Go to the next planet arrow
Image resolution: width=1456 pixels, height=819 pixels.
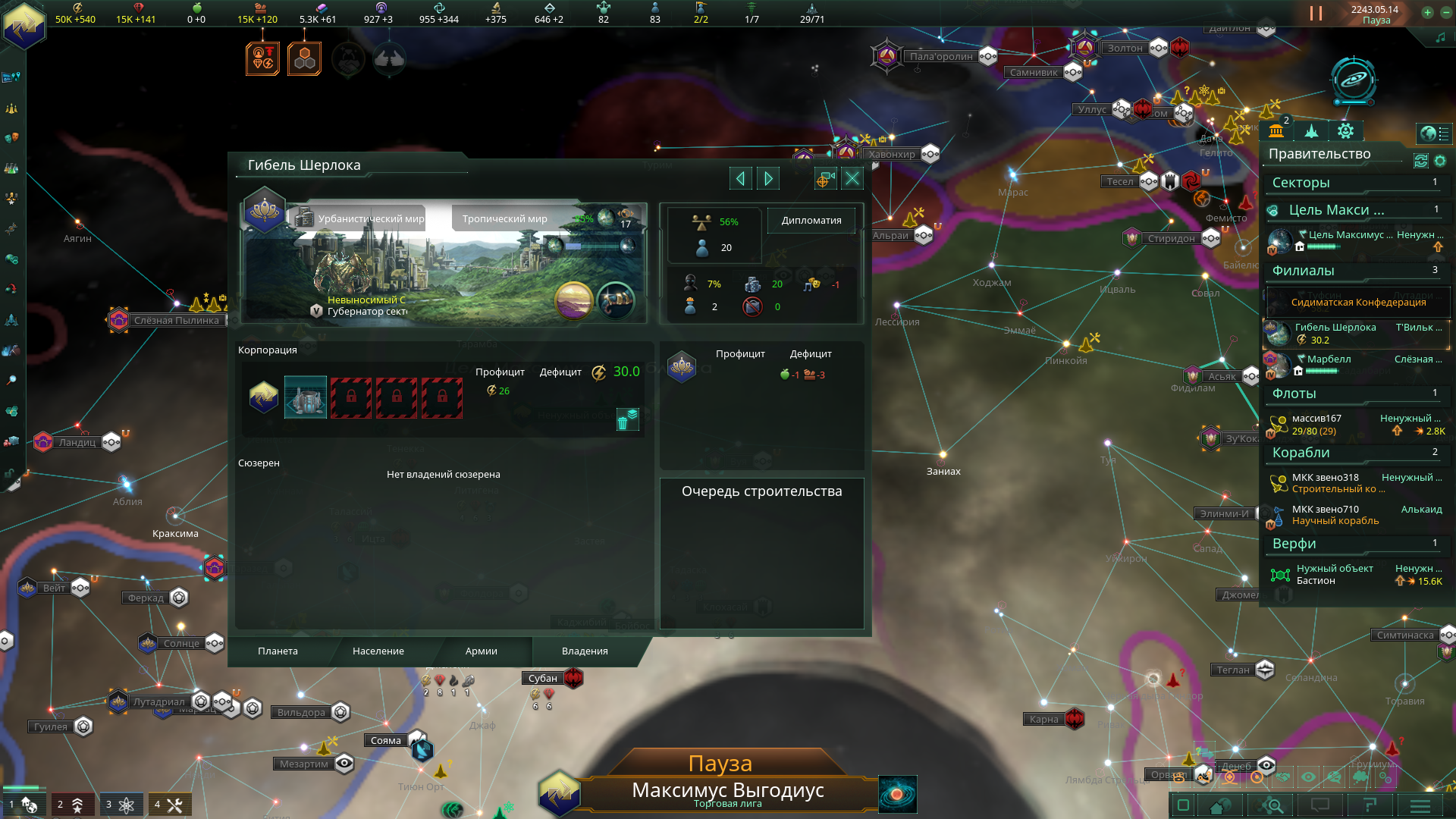[768, 178]
